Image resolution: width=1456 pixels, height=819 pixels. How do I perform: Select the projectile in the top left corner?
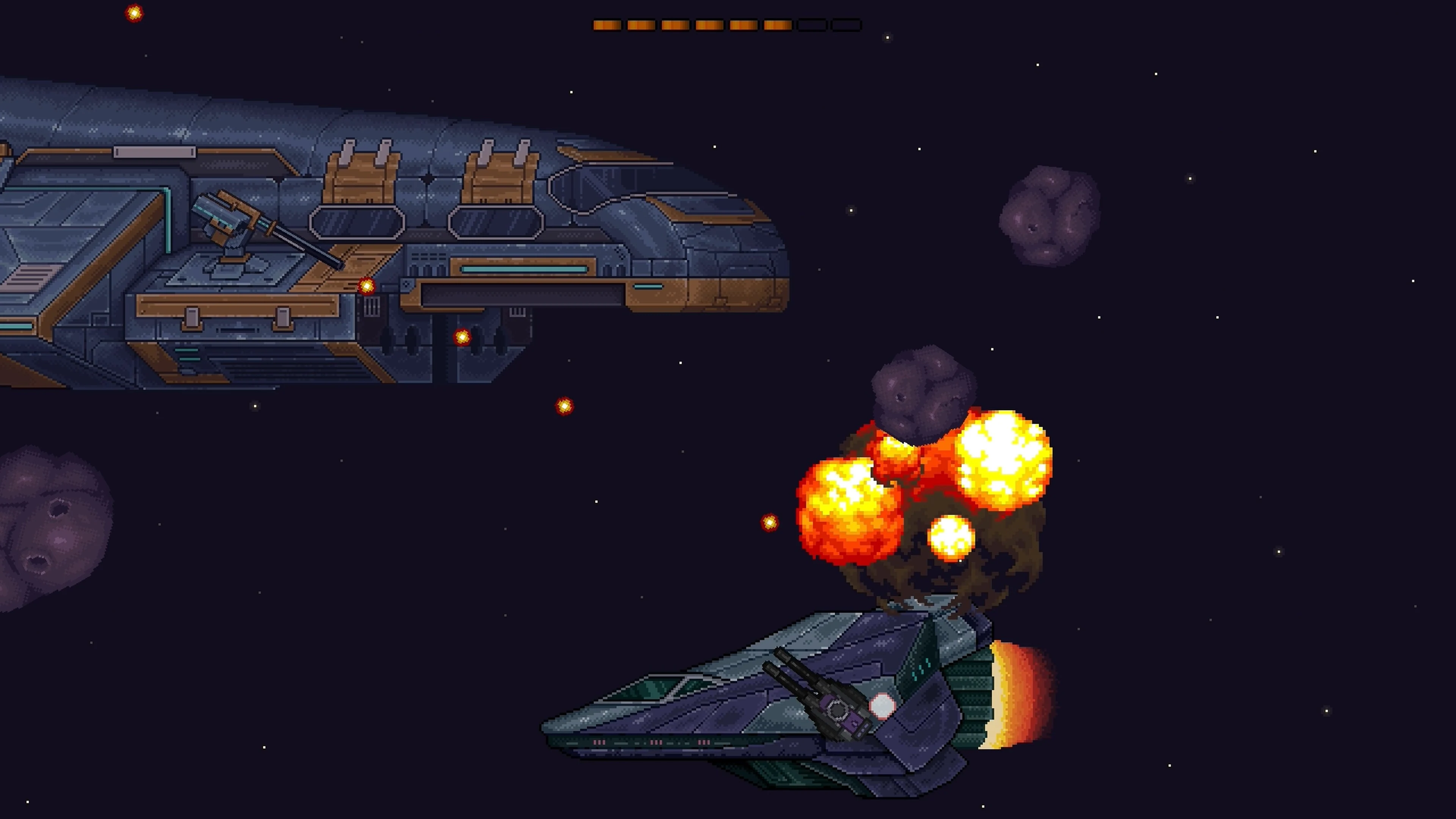(x=134, y=13)
